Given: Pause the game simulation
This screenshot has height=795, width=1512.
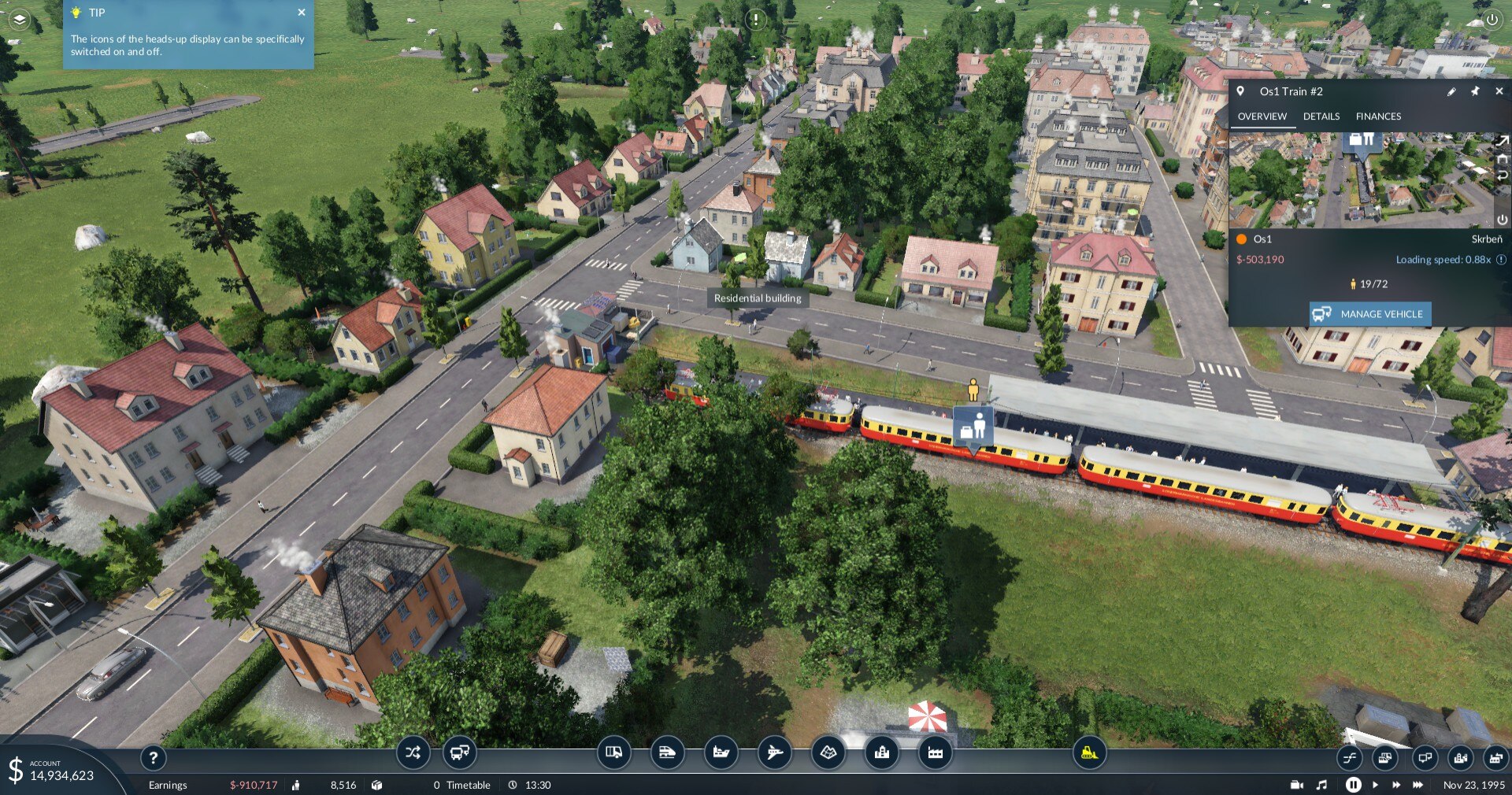Looking at the screenshot, I should point(1353,785).
